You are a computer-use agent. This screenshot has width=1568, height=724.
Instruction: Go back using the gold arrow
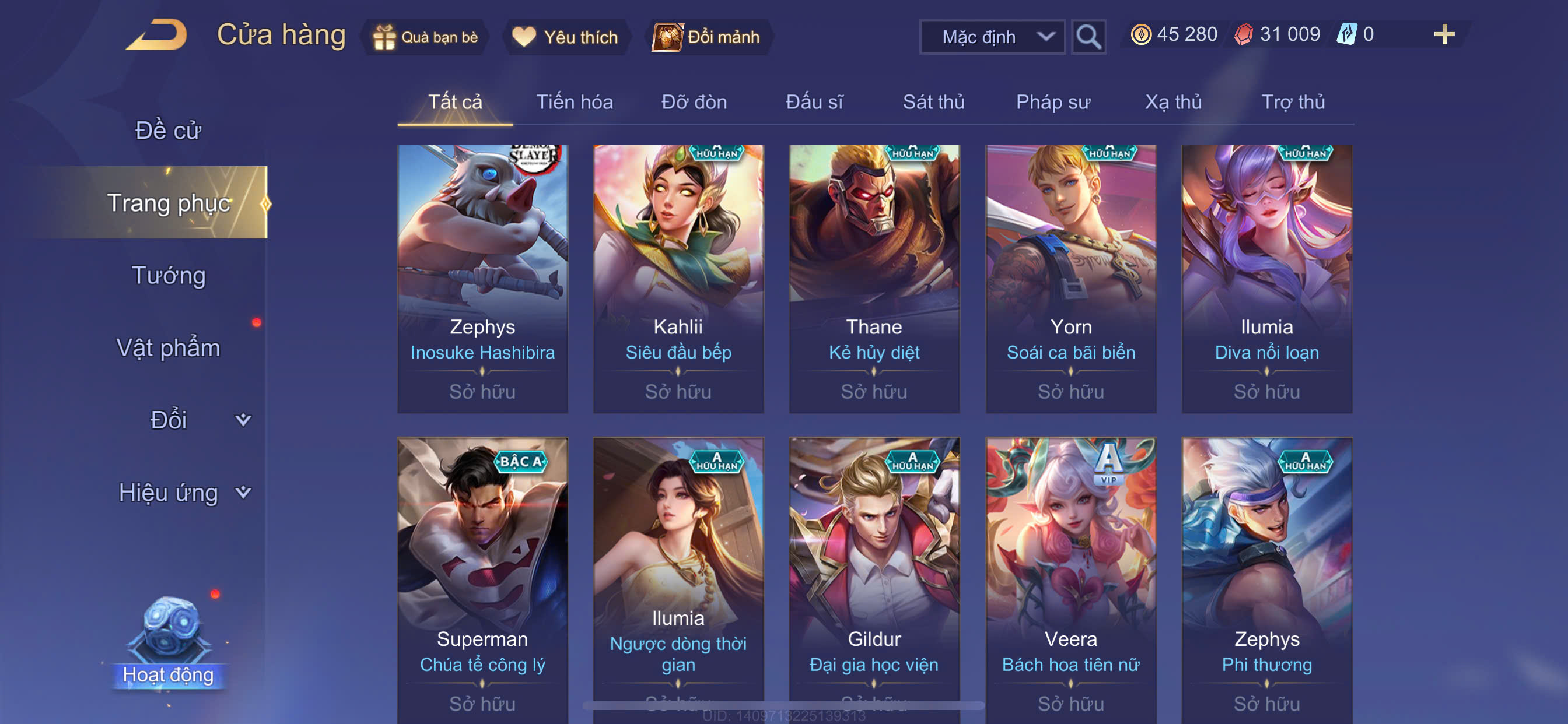click(x=156, y=34)
